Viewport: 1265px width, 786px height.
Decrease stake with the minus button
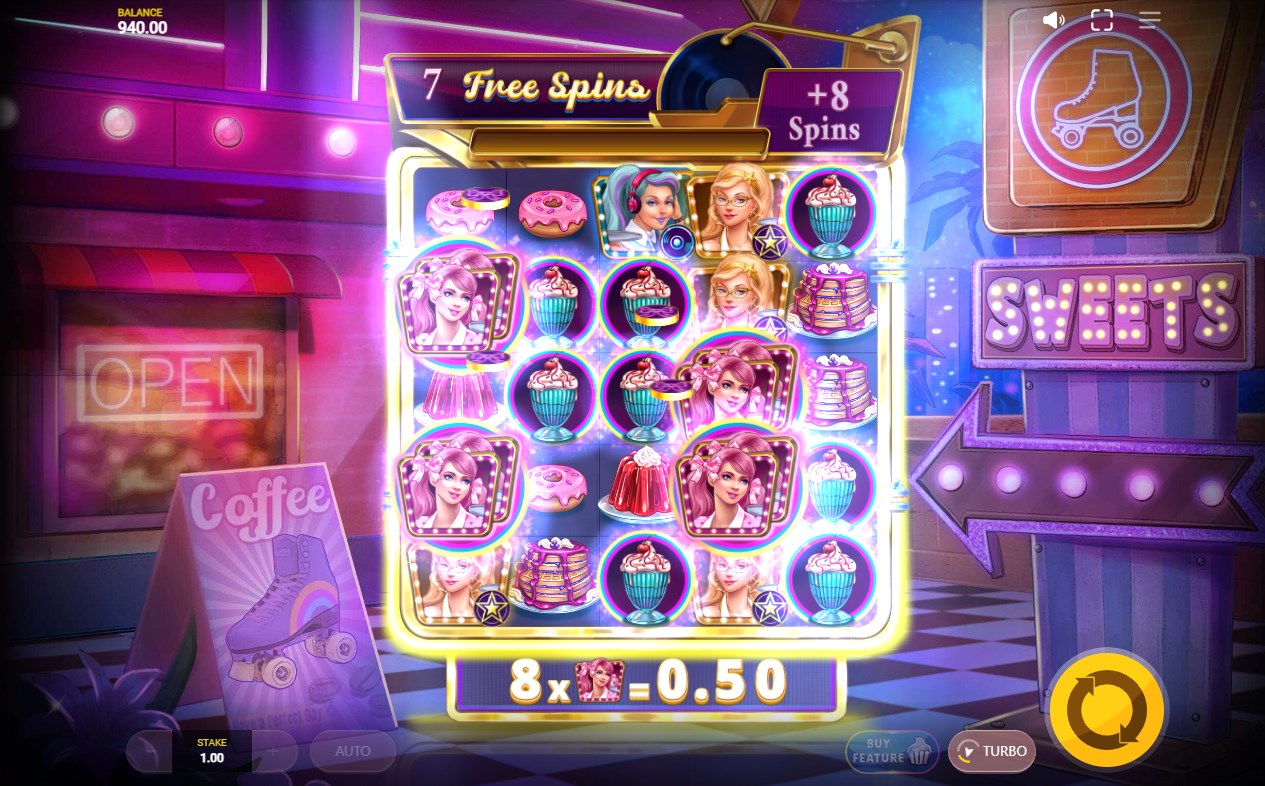pyautogui.click(x=149, y=751)
